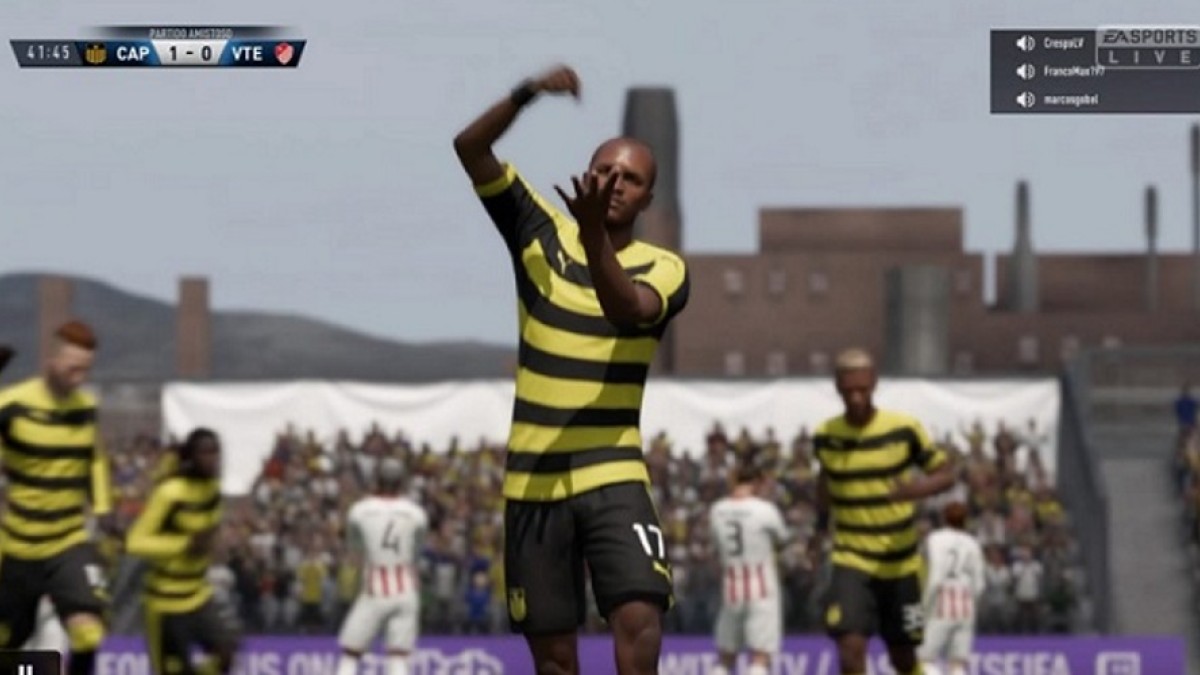Click the speaker icon next to marcosgobel

[x=1025, y=99]
